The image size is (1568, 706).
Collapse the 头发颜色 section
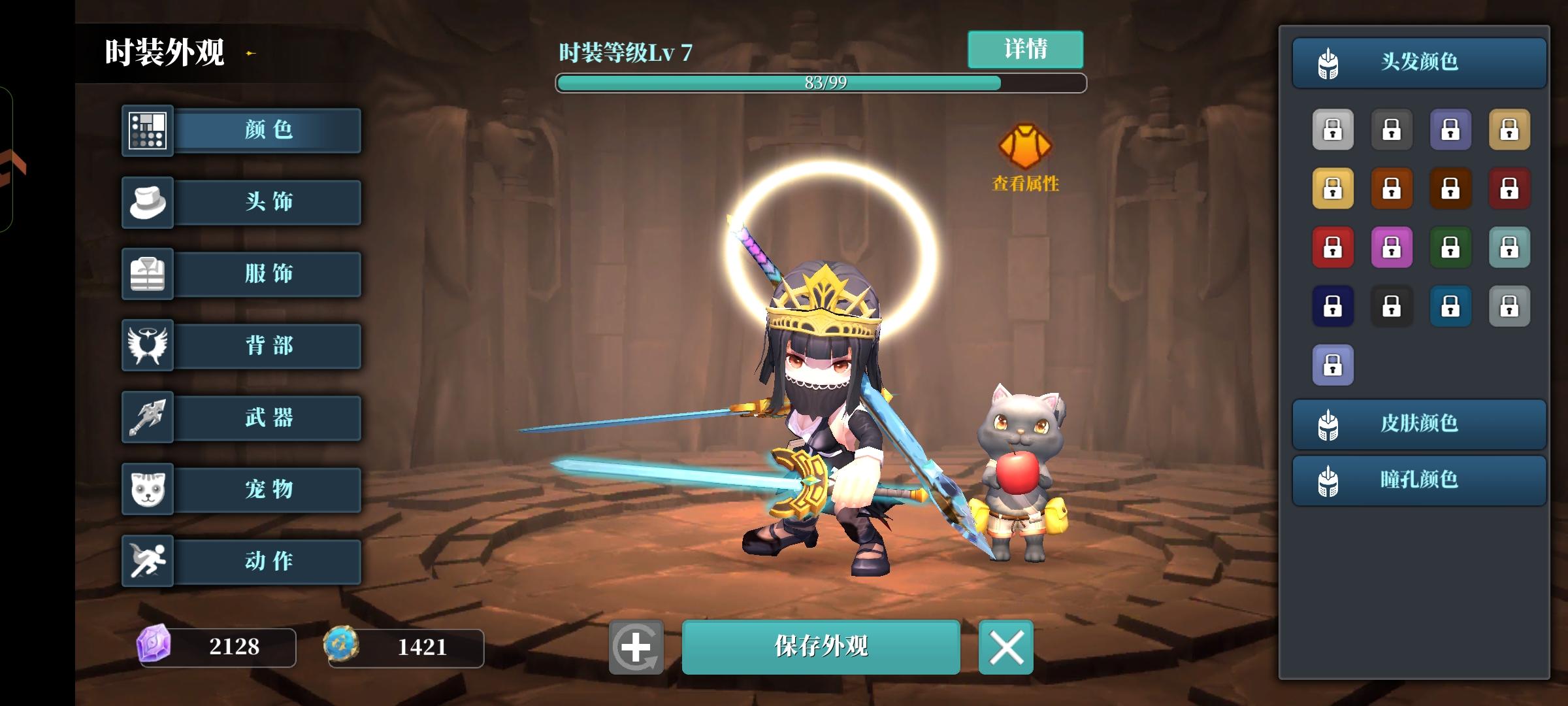1418,61
